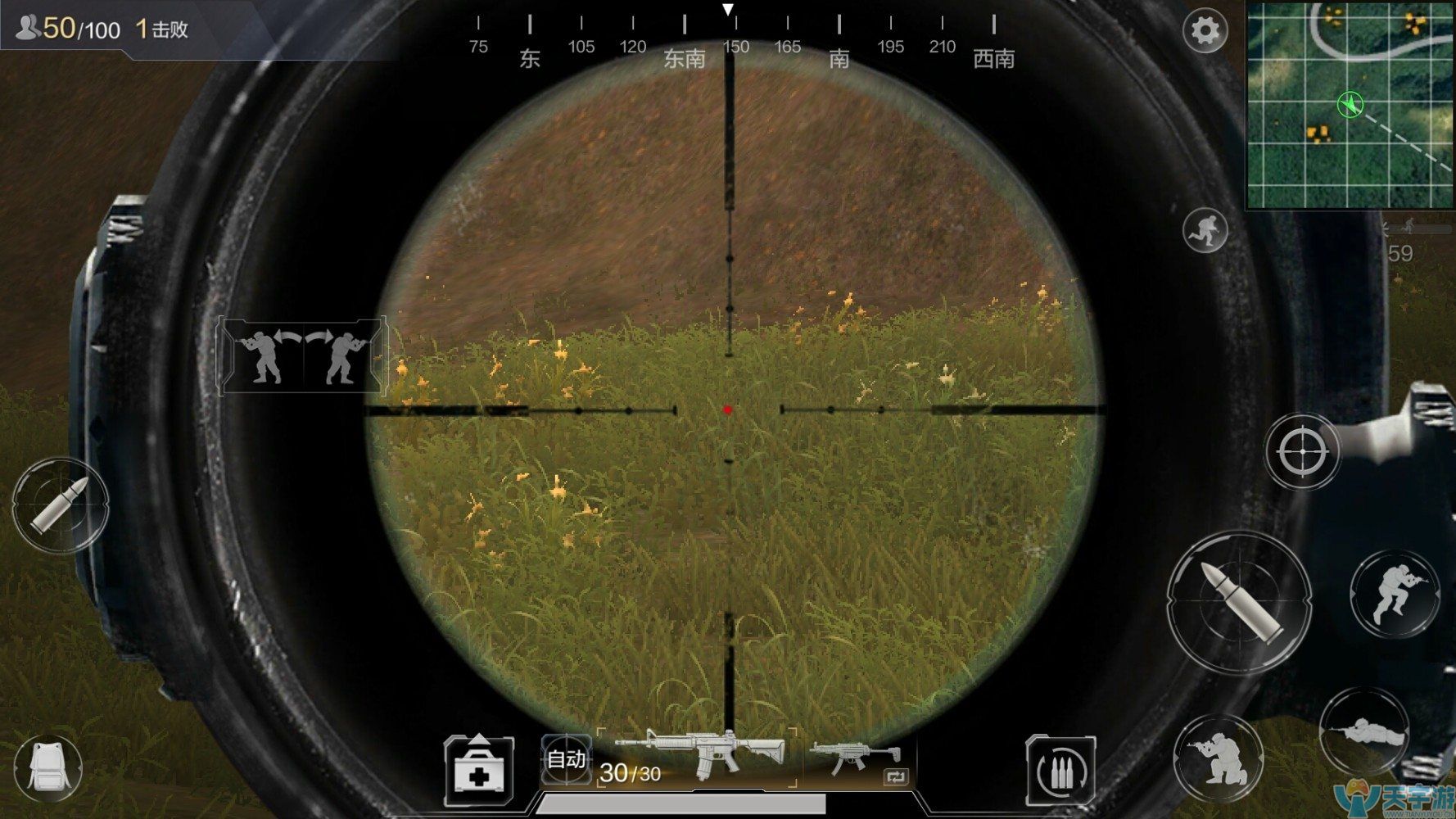Screen dimensions: 1456x819
Task: Fire with the left bullet button
Action: click(x=59, y=505)
